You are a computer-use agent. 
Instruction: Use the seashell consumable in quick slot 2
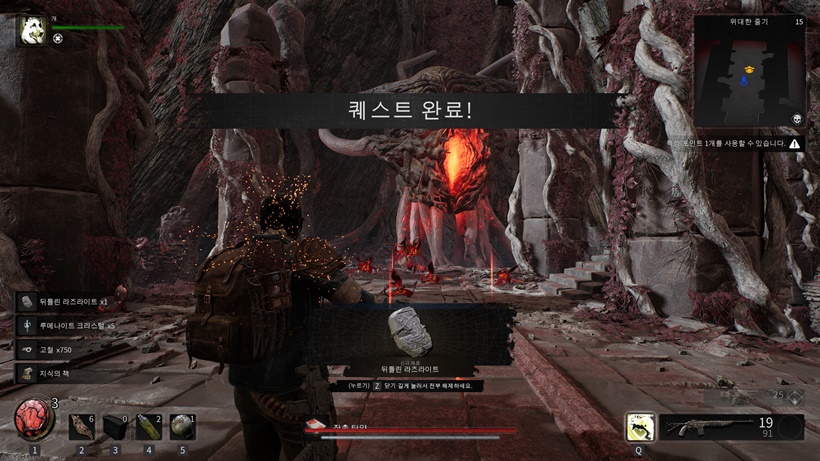point(82,428)
